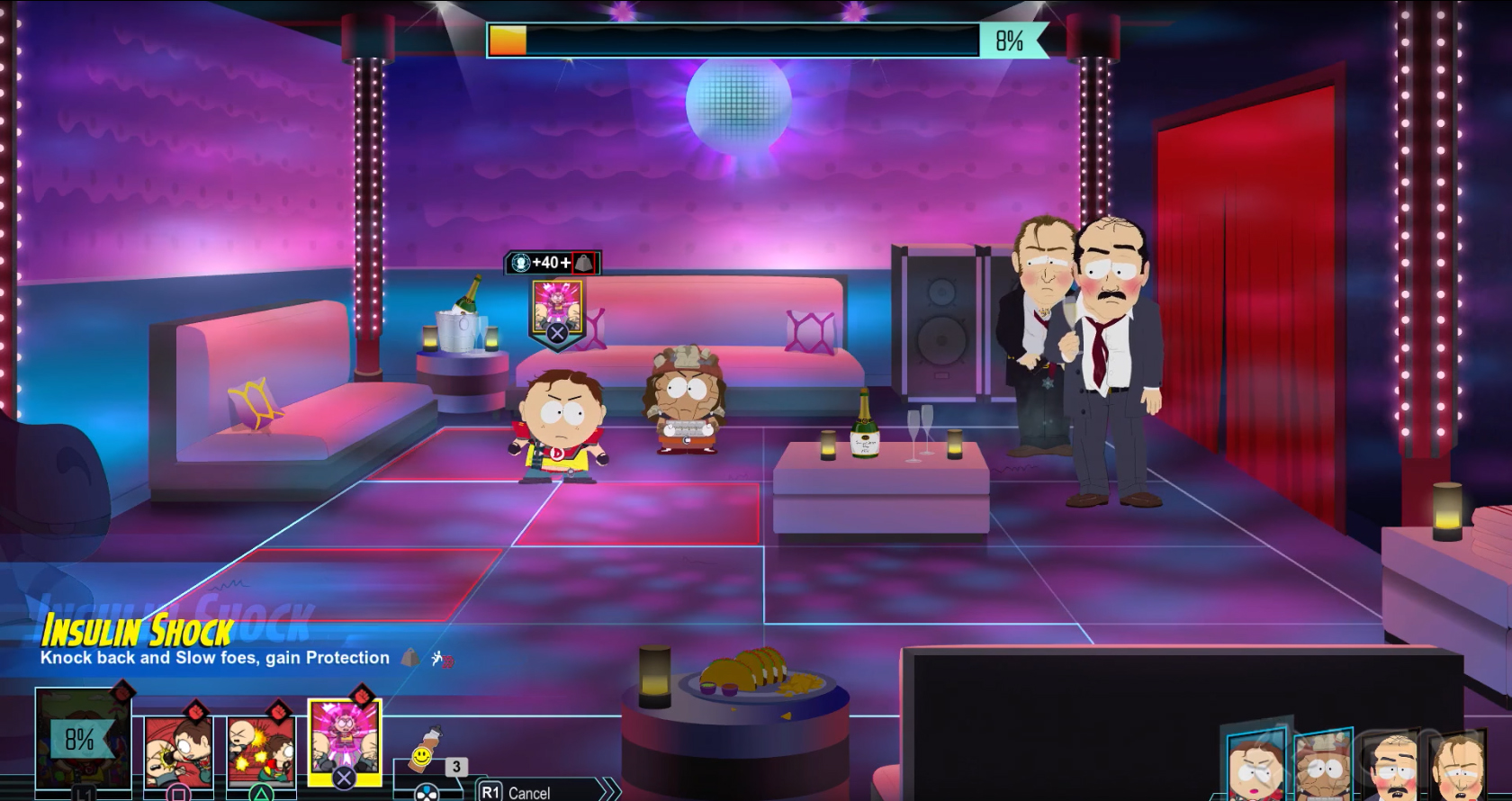Select the +40 Protection indicator above the character
Screen dimensions: 1512x801
point(546,264)
